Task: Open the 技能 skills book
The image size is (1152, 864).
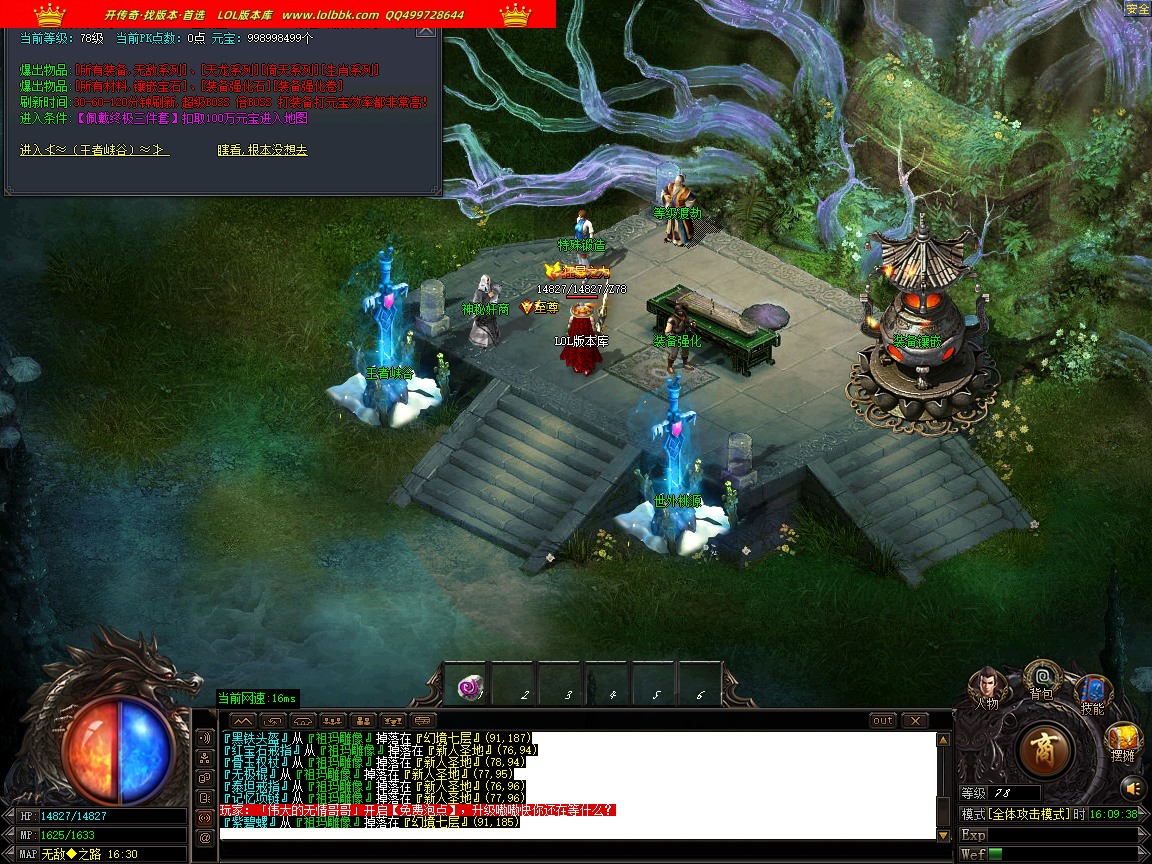Action: (x=1093, y=693)
